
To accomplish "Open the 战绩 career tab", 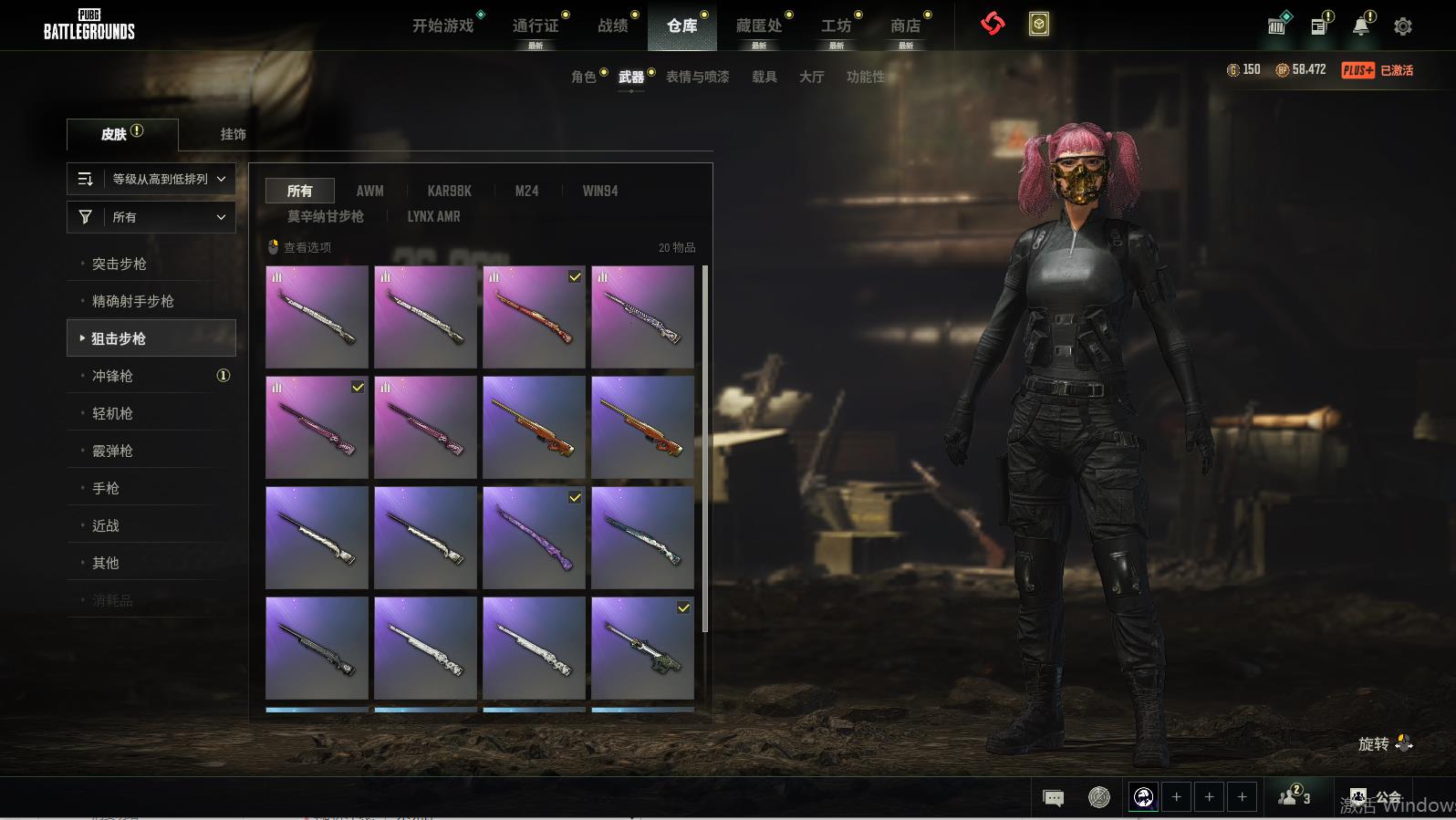I will 612,26.
